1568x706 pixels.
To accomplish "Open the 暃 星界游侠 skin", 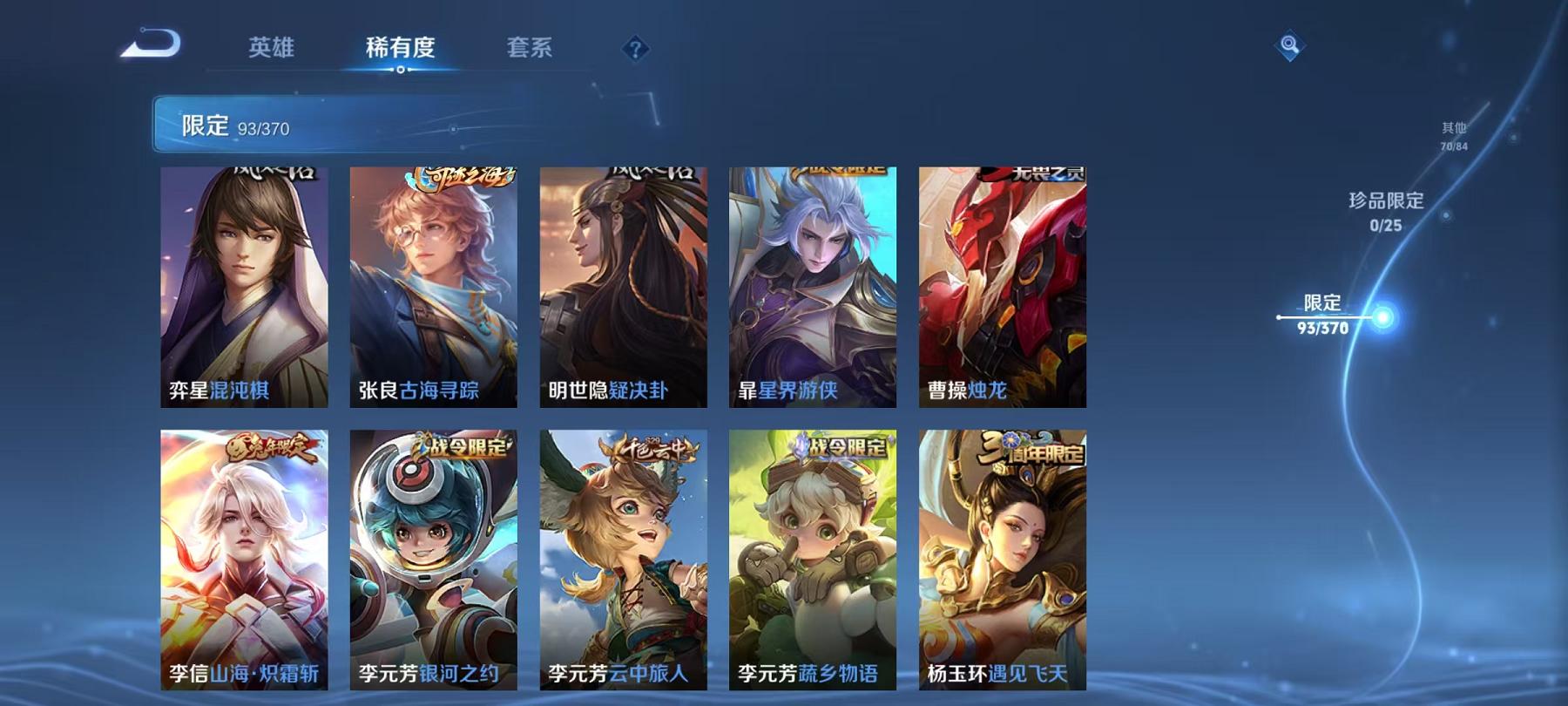I will 814,288.
